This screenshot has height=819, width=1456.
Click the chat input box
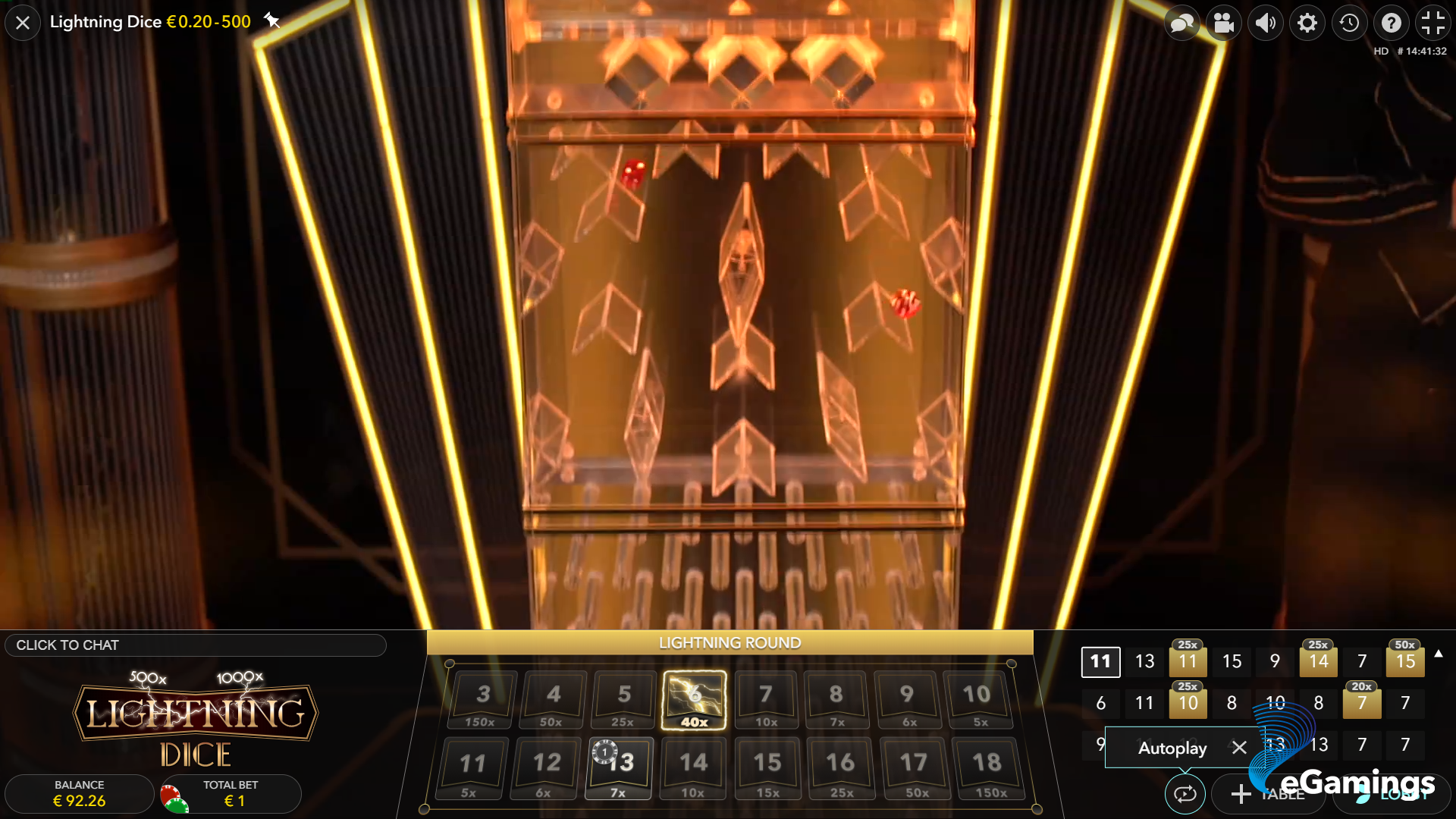[x=196, y=645]
